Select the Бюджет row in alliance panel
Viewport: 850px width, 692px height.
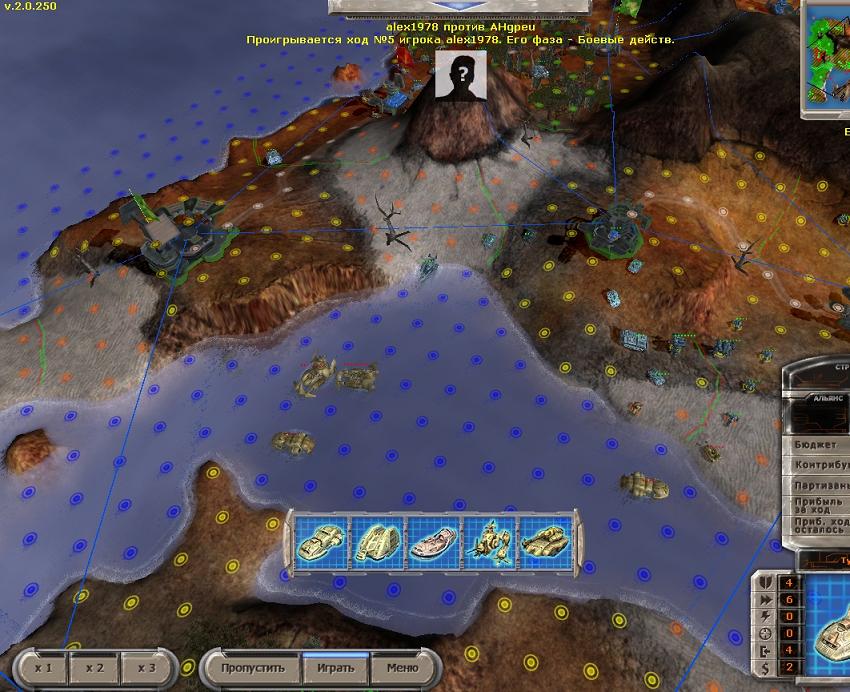819,444
